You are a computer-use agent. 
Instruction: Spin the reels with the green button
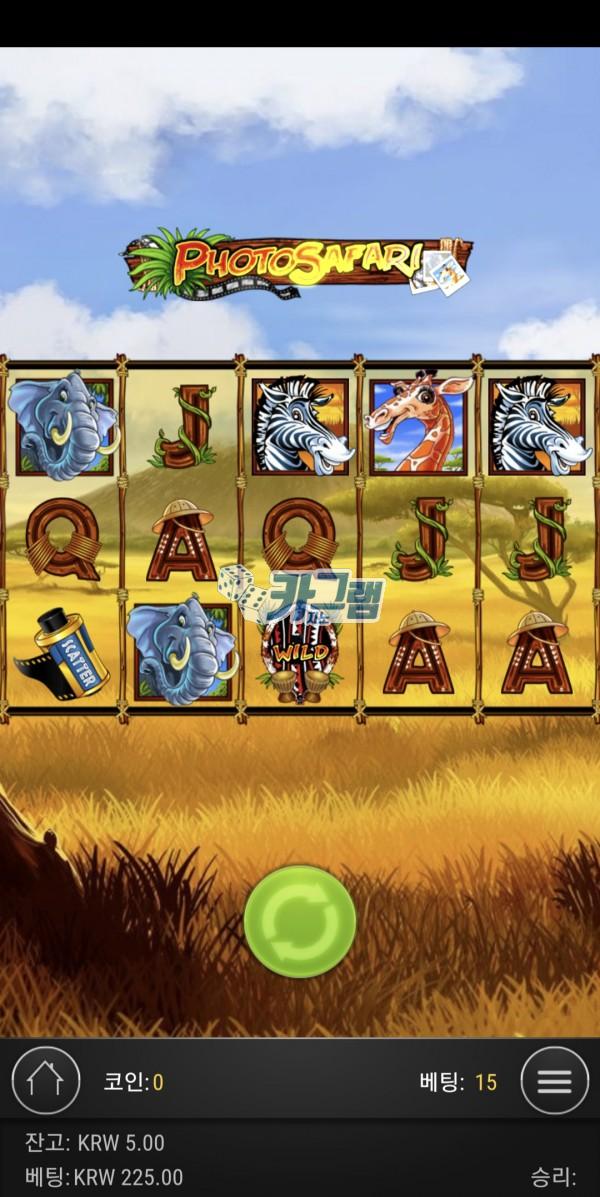[x=300, y=921]
